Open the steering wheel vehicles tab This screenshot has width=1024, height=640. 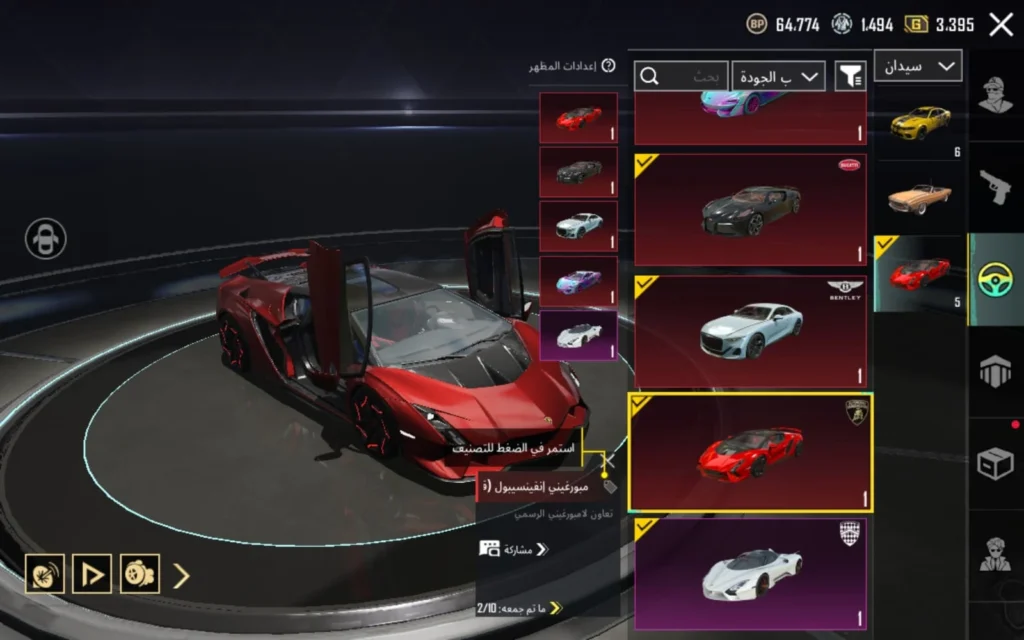tap(996, 279)
